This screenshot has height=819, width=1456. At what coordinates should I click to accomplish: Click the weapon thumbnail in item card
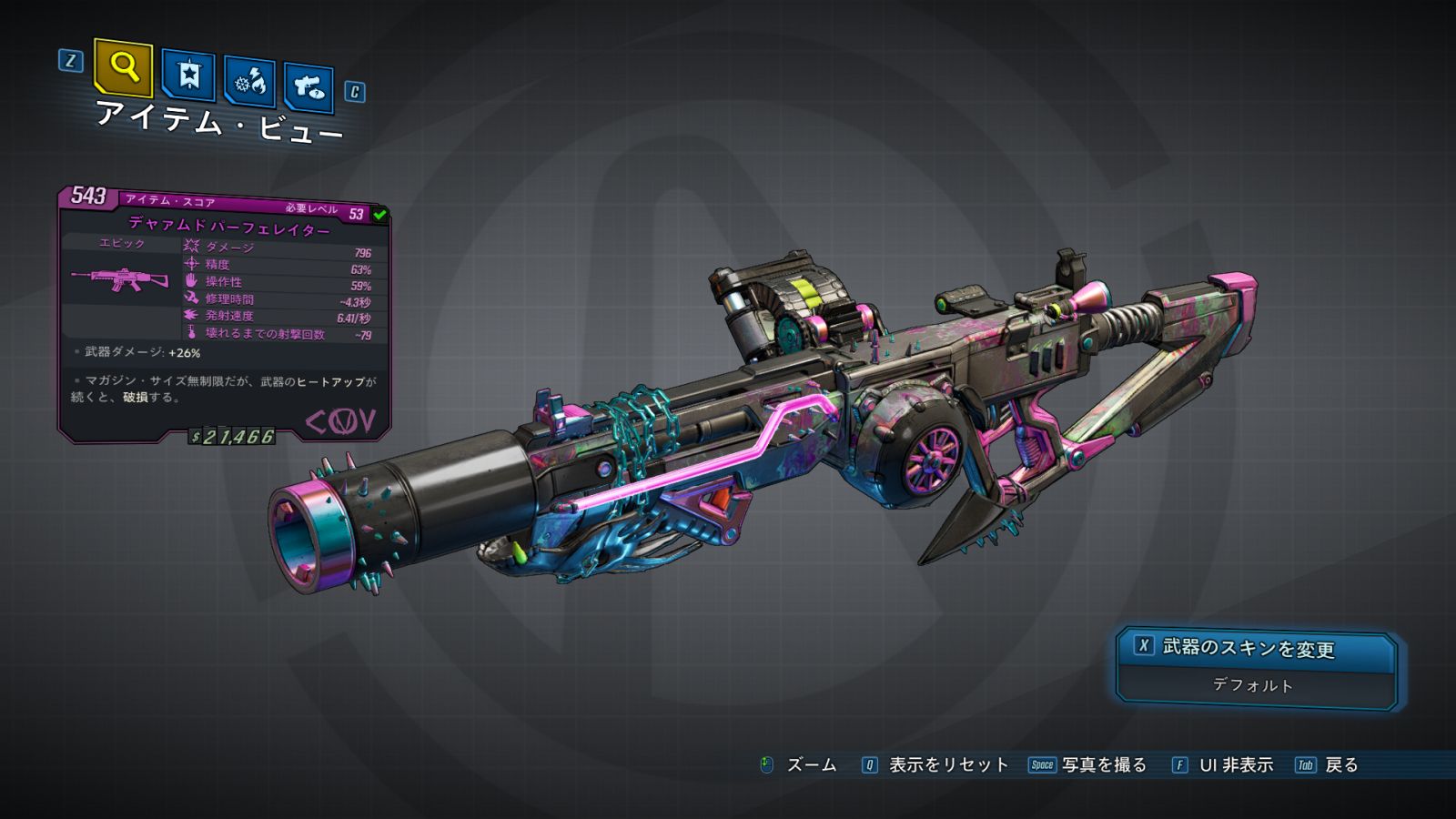(x=120, y=278)
